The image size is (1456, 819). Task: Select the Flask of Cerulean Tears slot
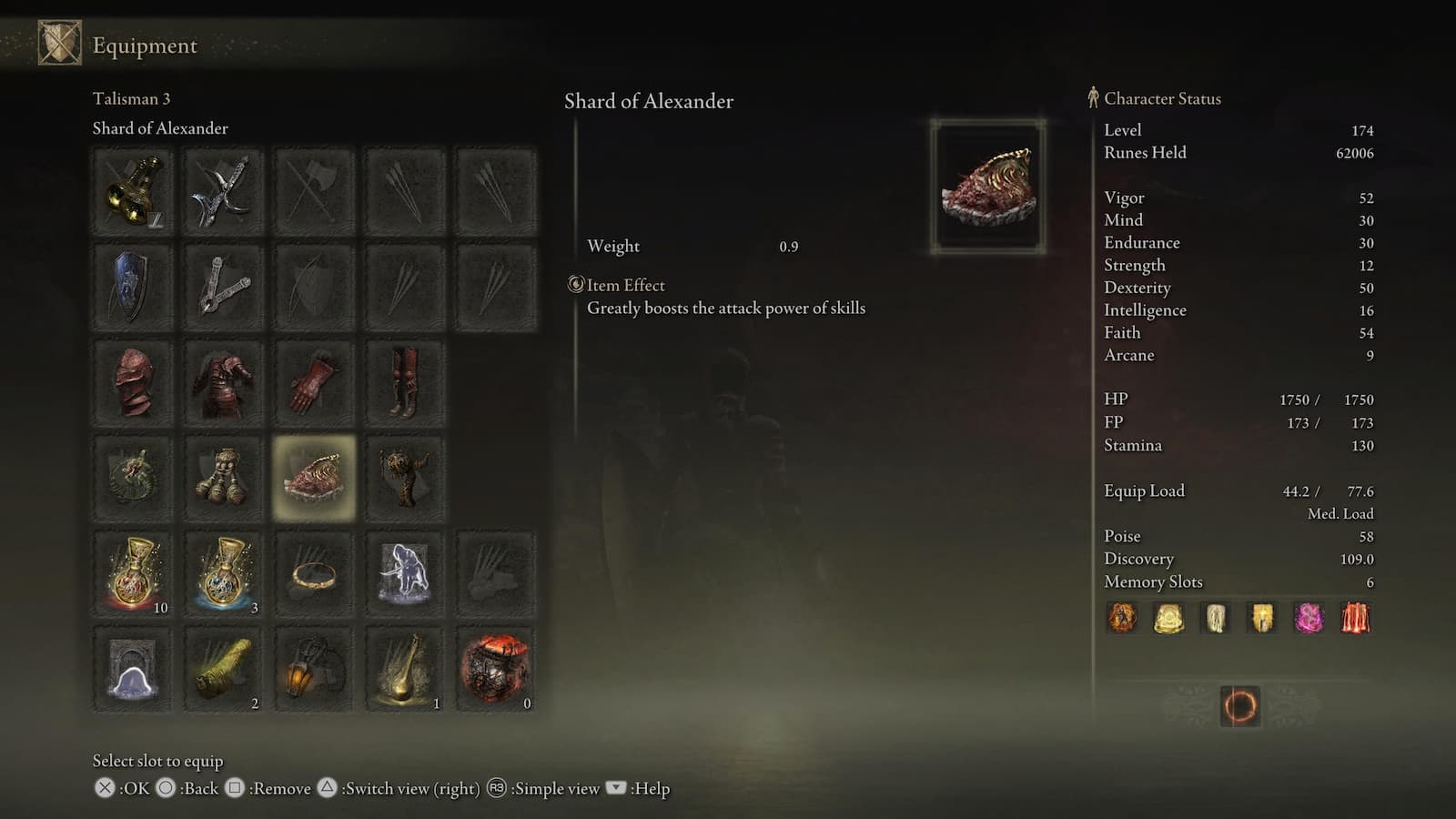[x=223, y=571]
